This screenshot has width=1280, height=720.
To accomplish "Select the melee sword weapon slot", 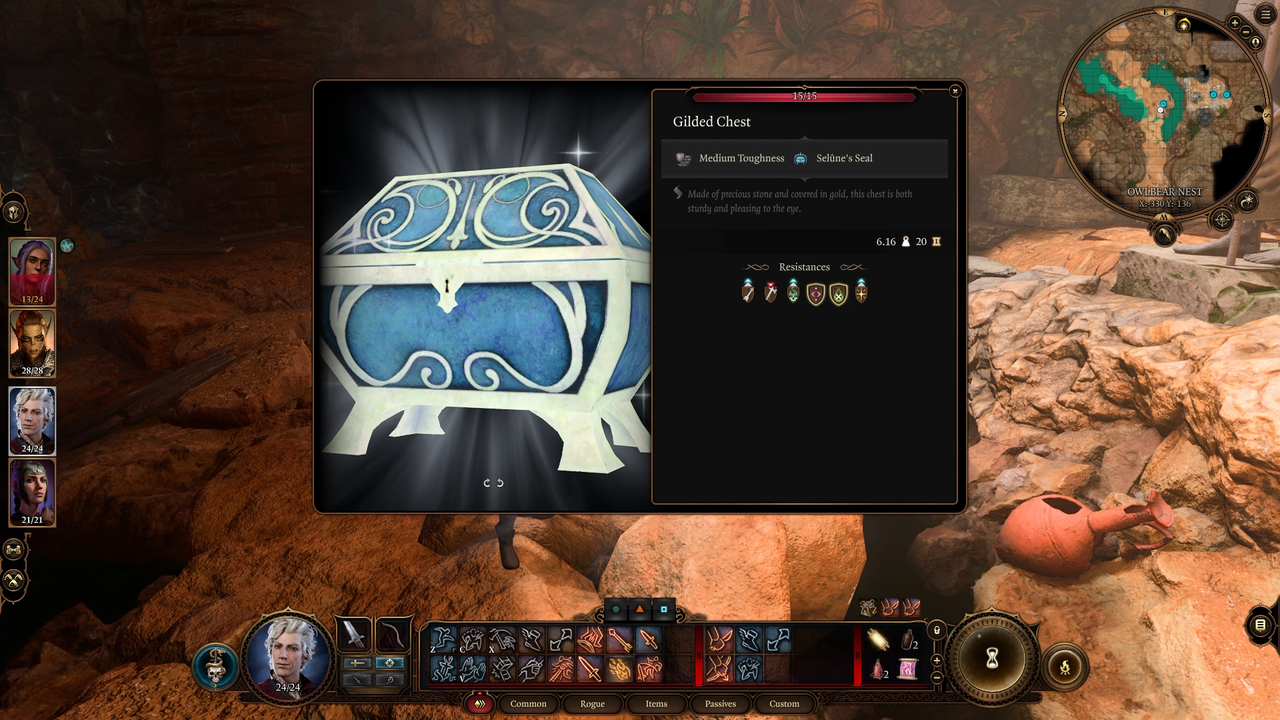I will click(354, 634).
